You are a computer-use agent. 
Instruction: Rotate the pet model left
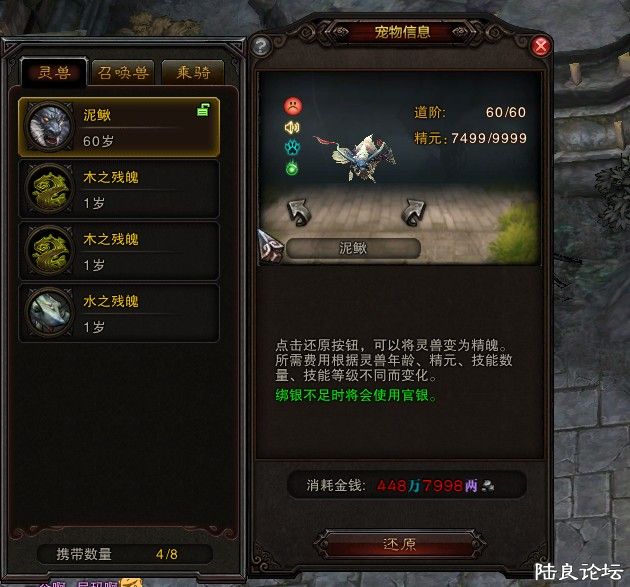299,211
